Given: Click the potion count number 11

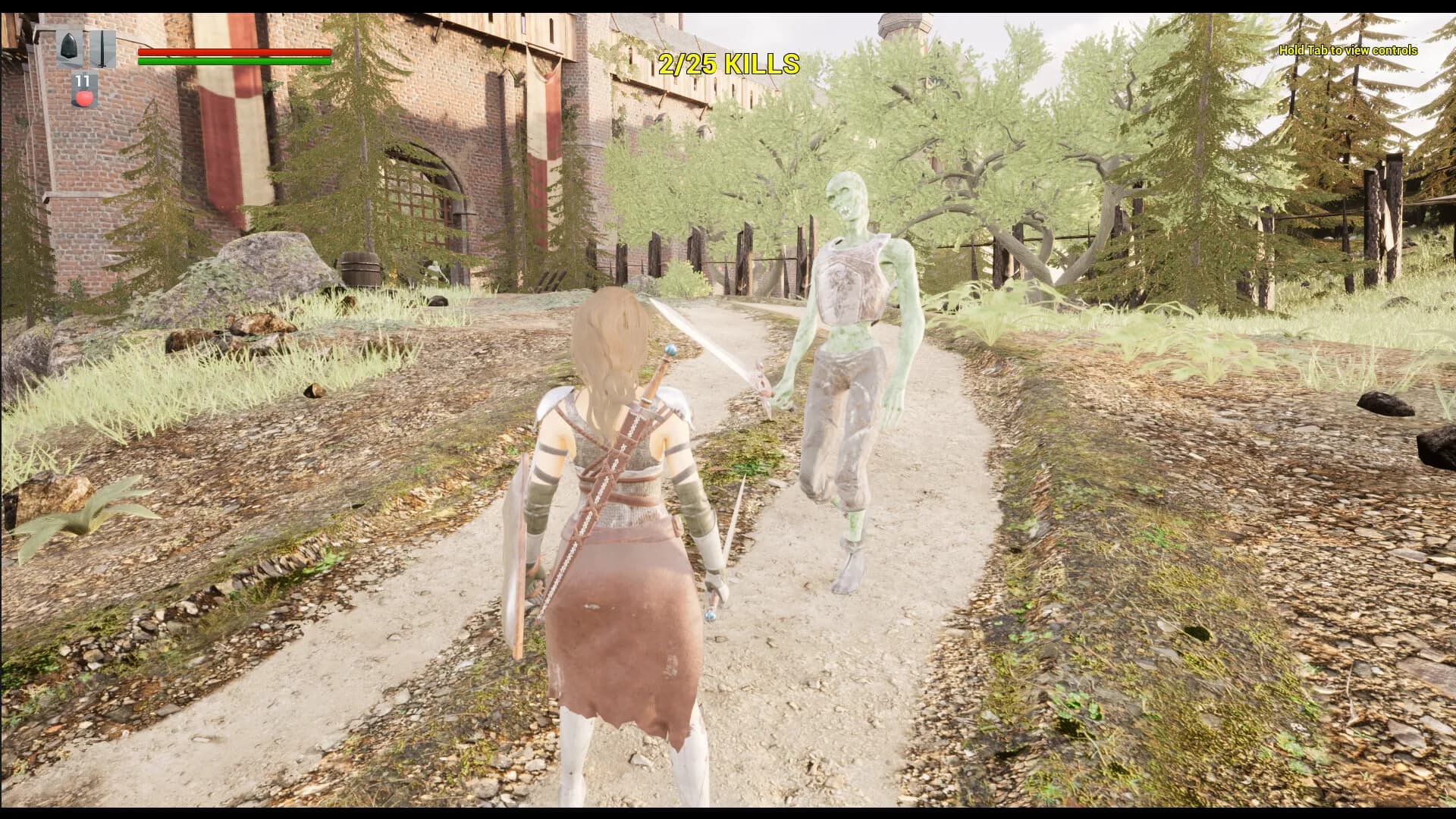Looking at the screenshot, I should (82, 81).
